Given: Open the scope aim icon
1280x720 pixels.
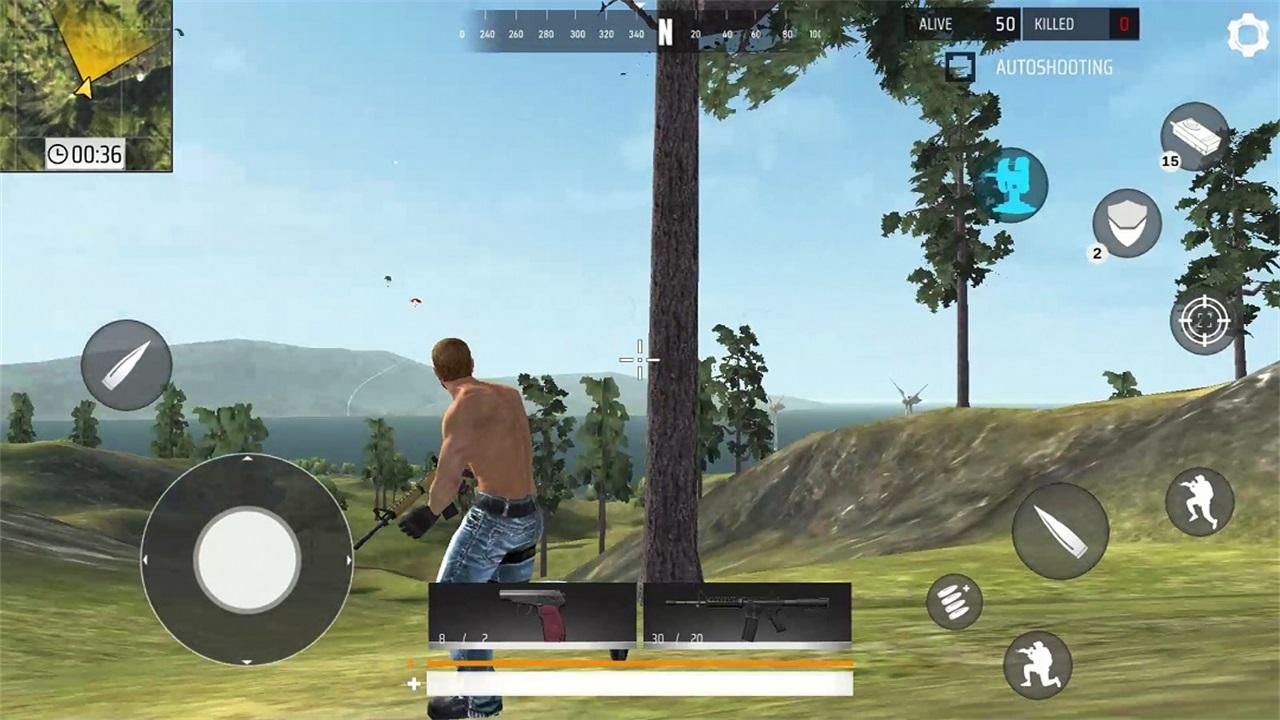Looking at the screenshot, I should pos(1203,322).
